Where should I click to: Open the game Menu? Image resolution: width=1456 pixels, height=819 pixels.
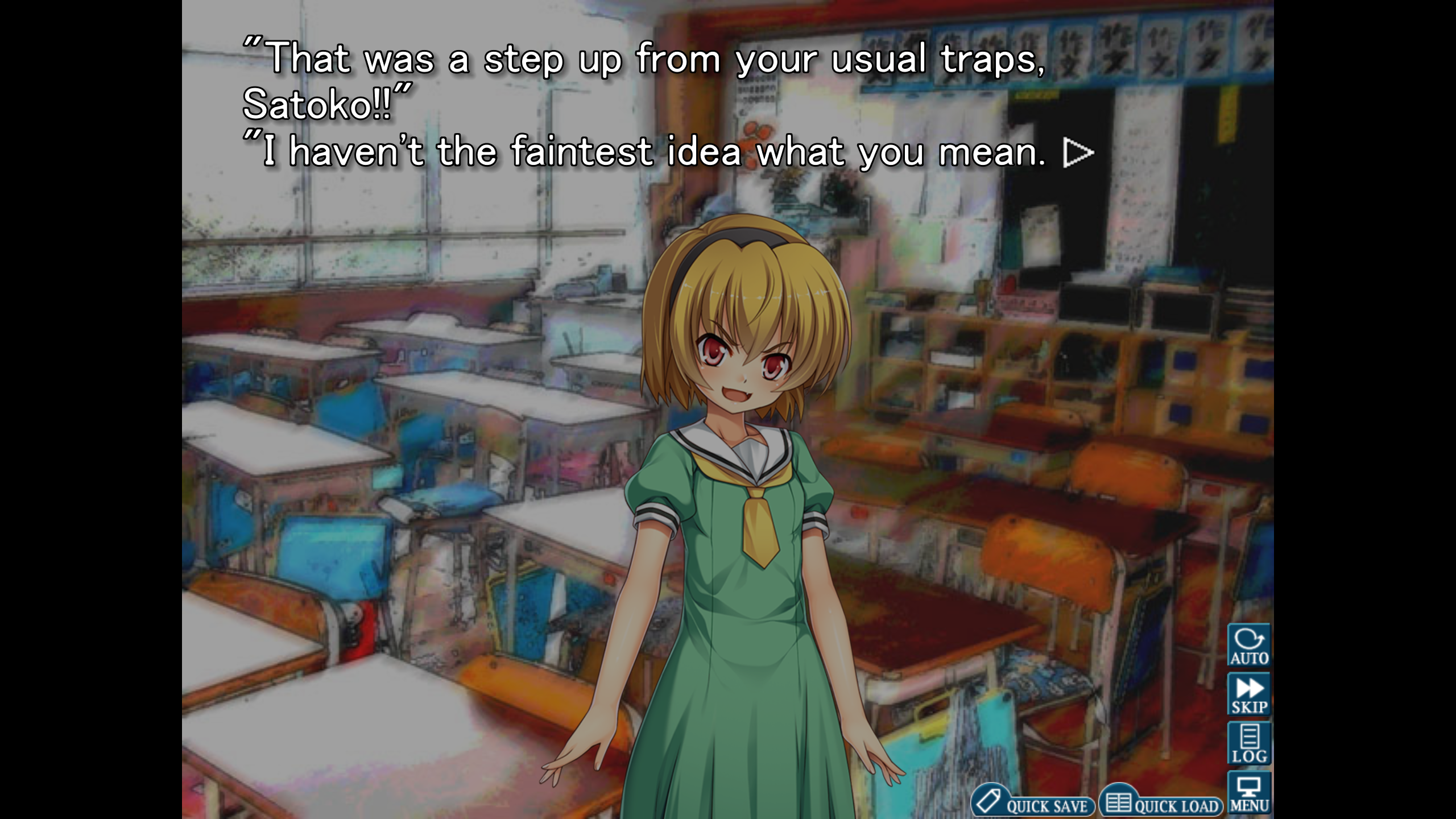click(1249, 793)
